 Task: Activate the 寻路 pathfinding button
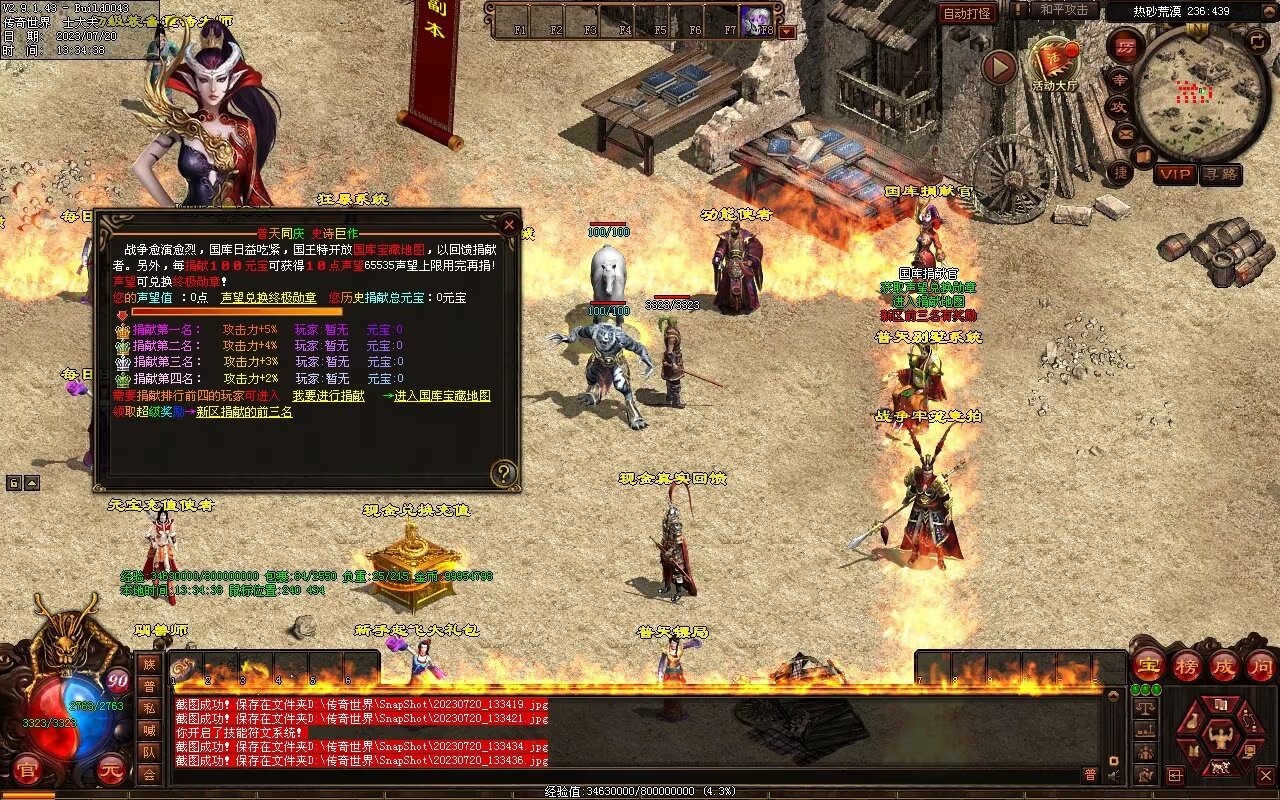point(1220,174)
